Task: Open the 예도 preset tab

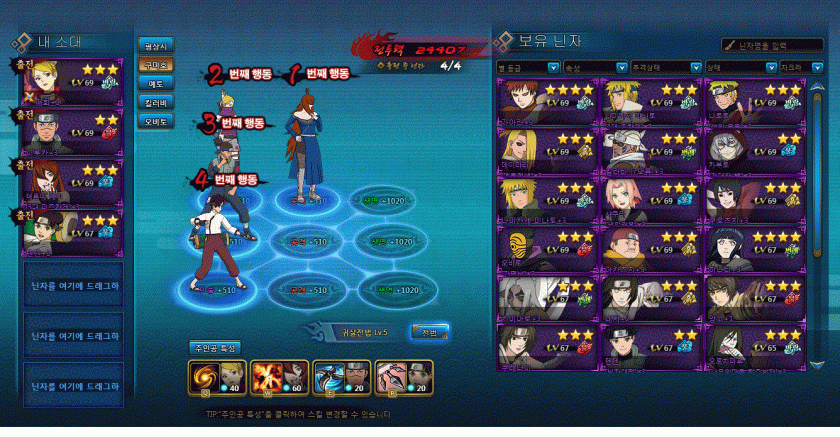Action: tap(157, 83)
